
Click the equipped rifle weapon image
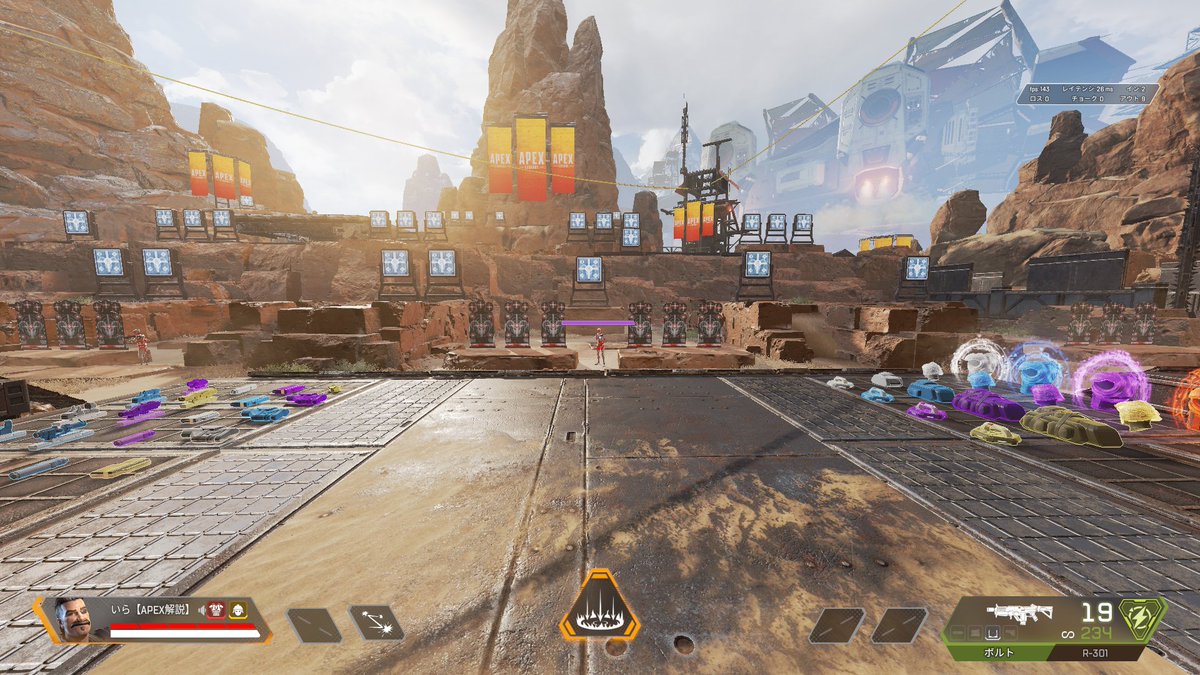[1018, 613]
